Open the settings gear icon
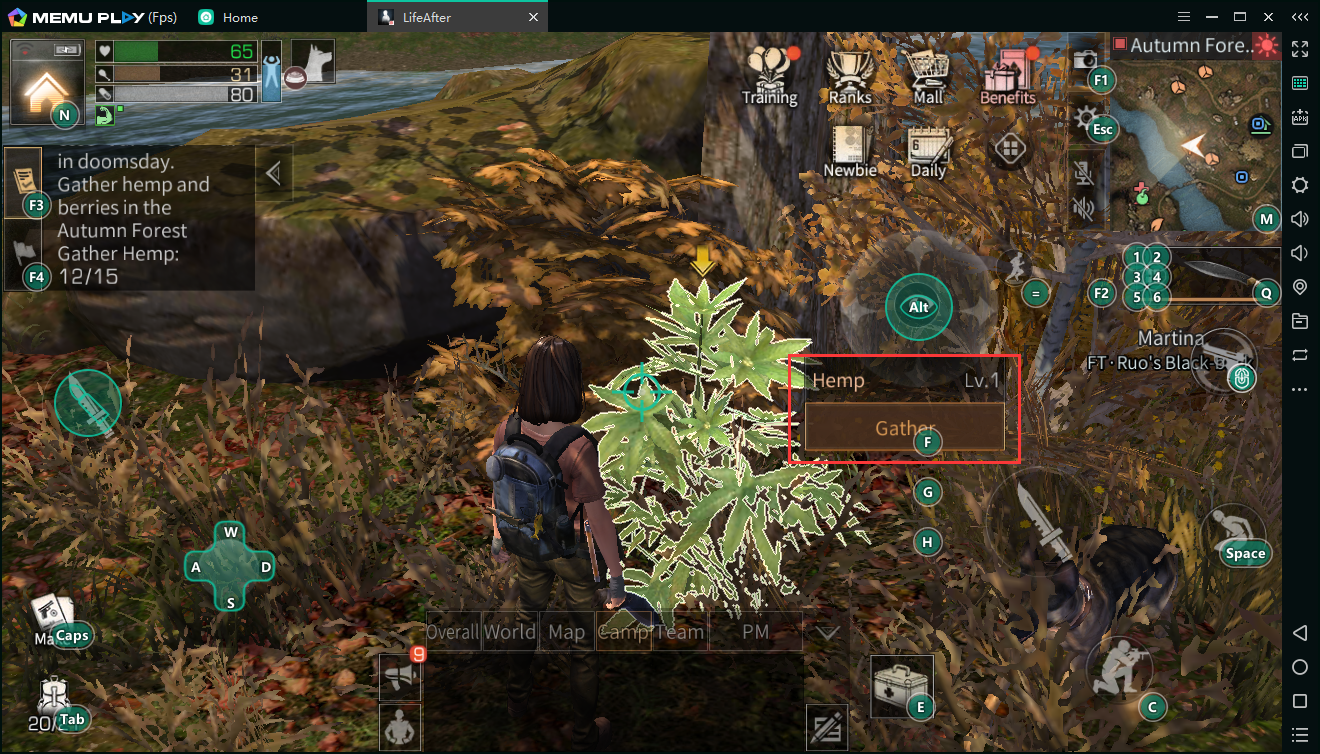 (x=1084, y=120)
